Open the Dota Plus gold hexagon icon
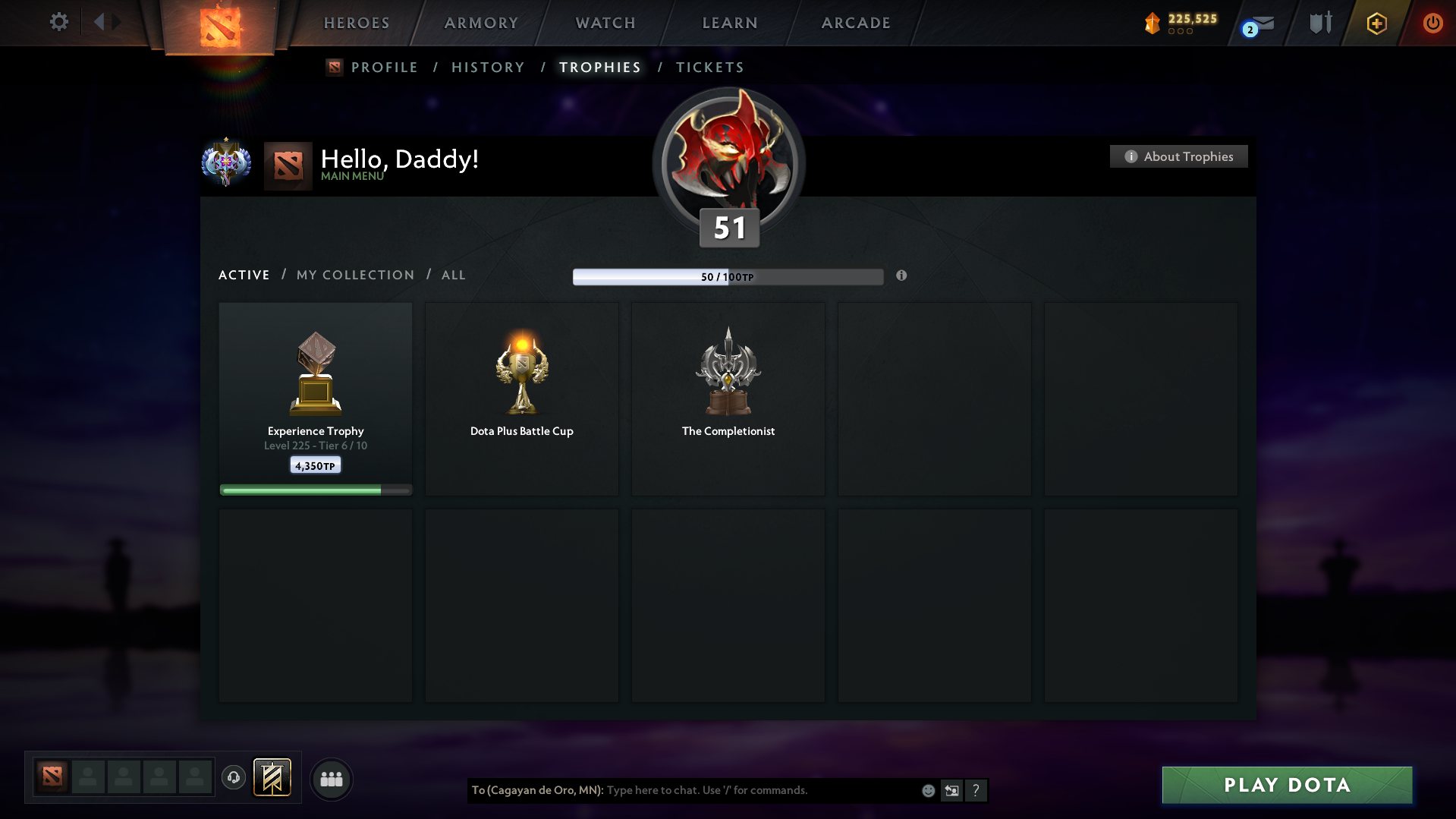 coord(1376,24)
